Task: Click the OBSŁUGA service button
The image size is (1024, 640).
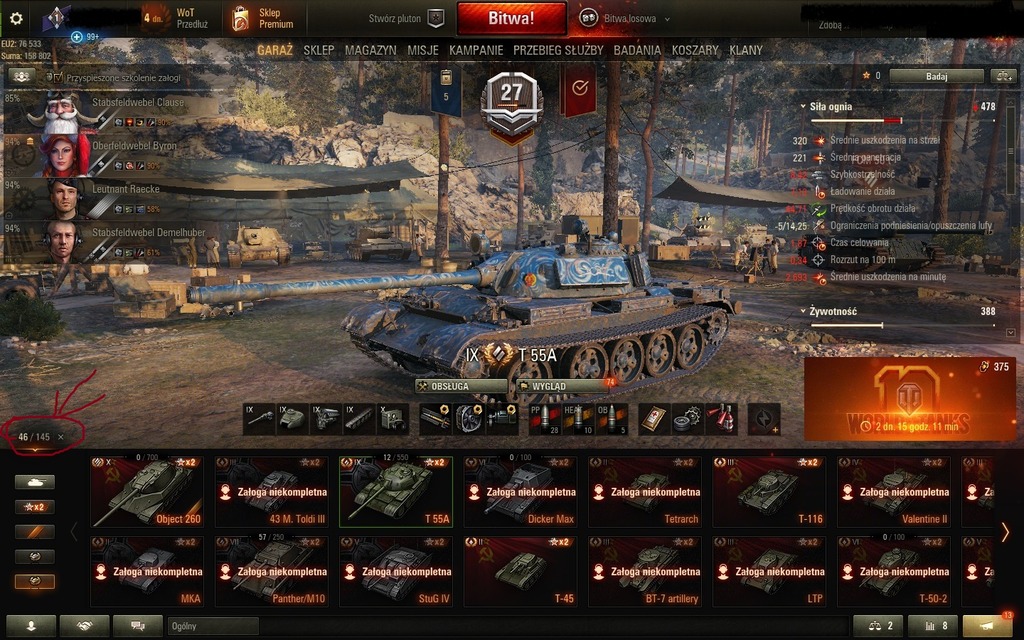Action: click(461, 386)
